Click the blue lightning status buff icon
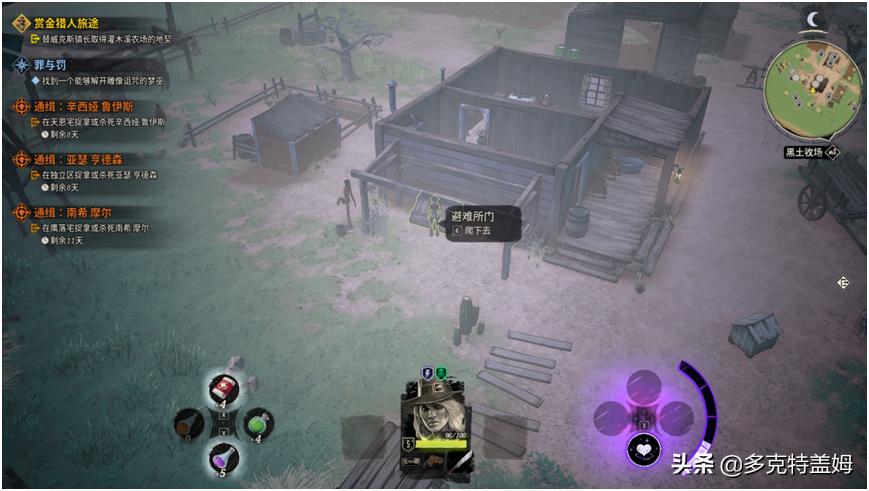The height and width of the screenshot is (491, 869). 427,373
